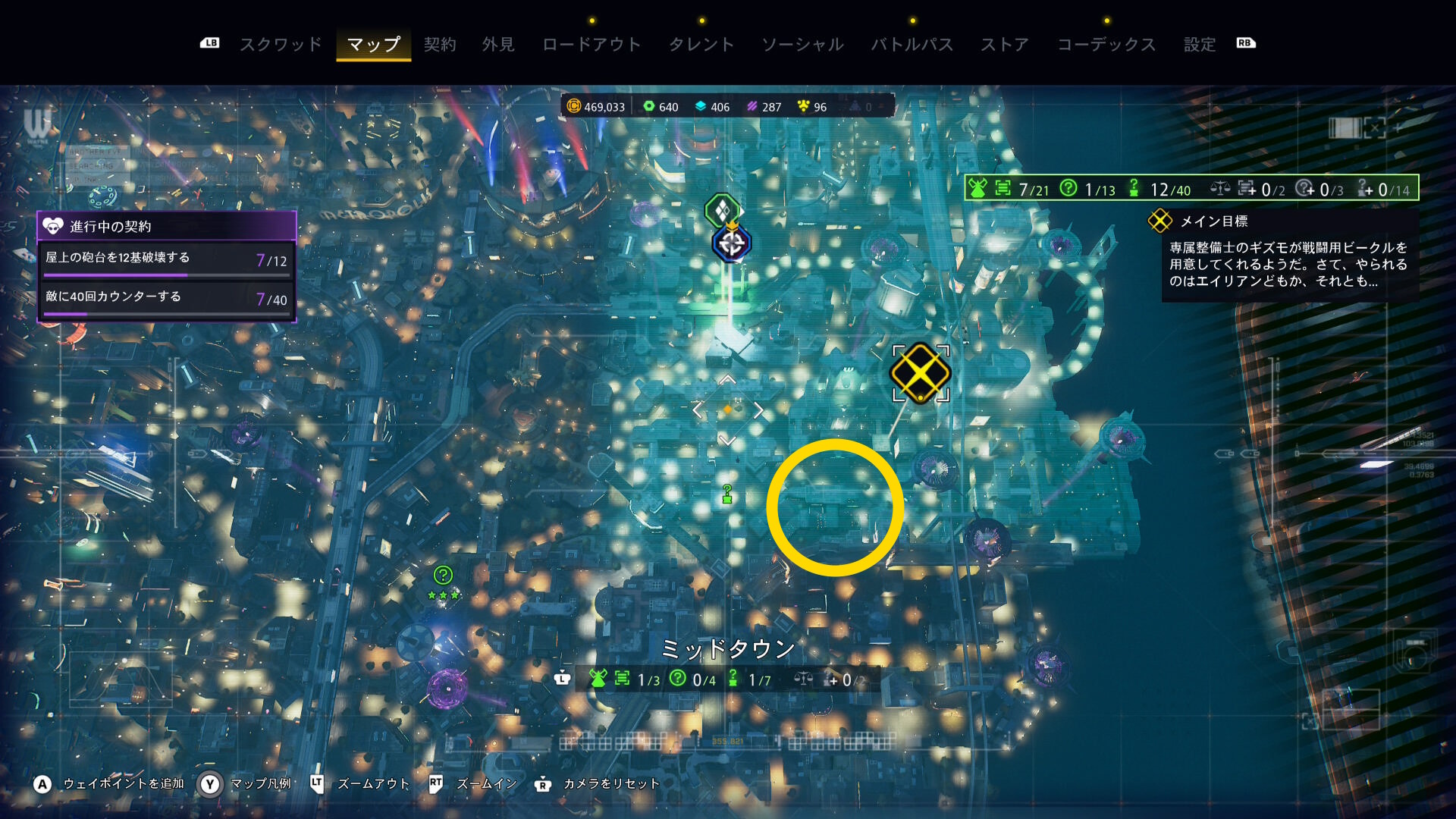Select the 40 counters contract row

click(166, 299)
